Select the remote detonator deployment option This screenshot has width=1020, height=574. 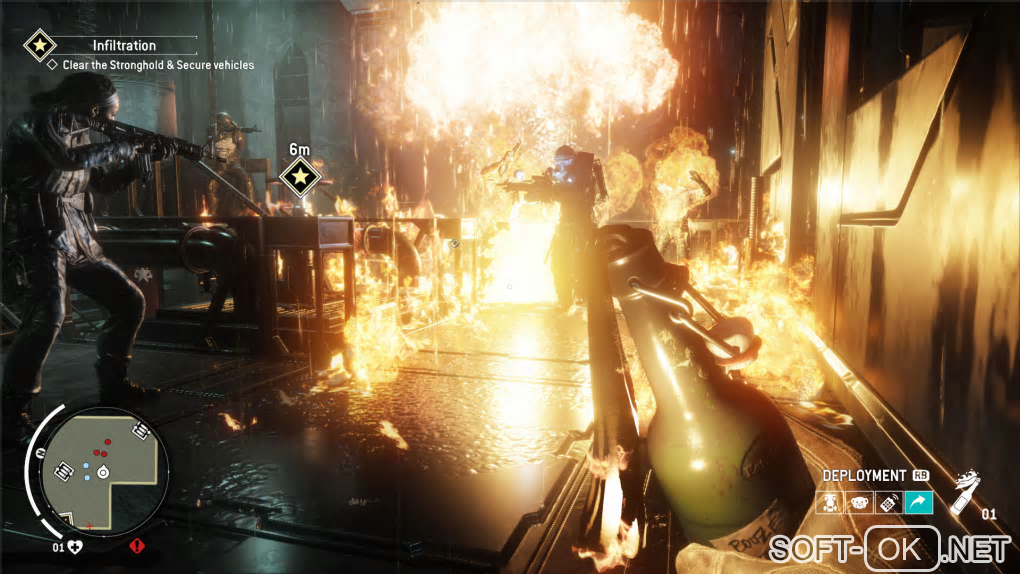pyautogui.click(x=888, y=504)
